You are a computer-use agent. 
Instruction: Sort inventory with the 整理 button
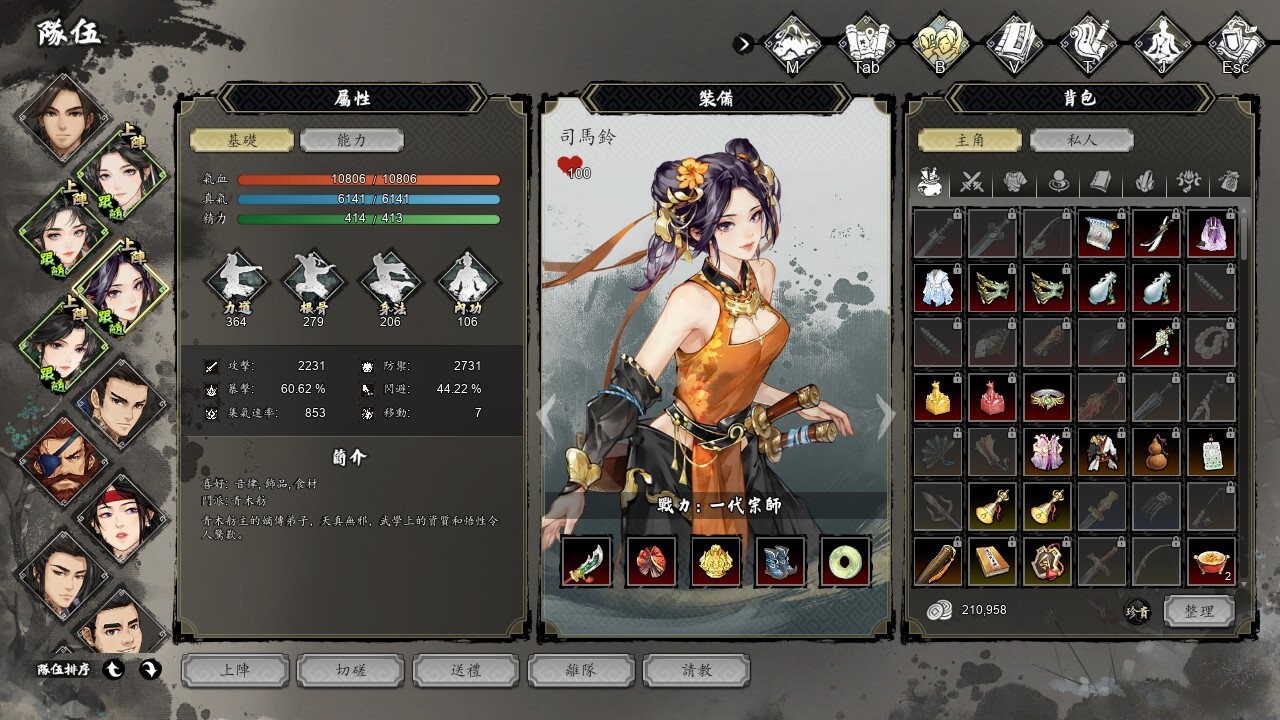(x=1199, y=611)
